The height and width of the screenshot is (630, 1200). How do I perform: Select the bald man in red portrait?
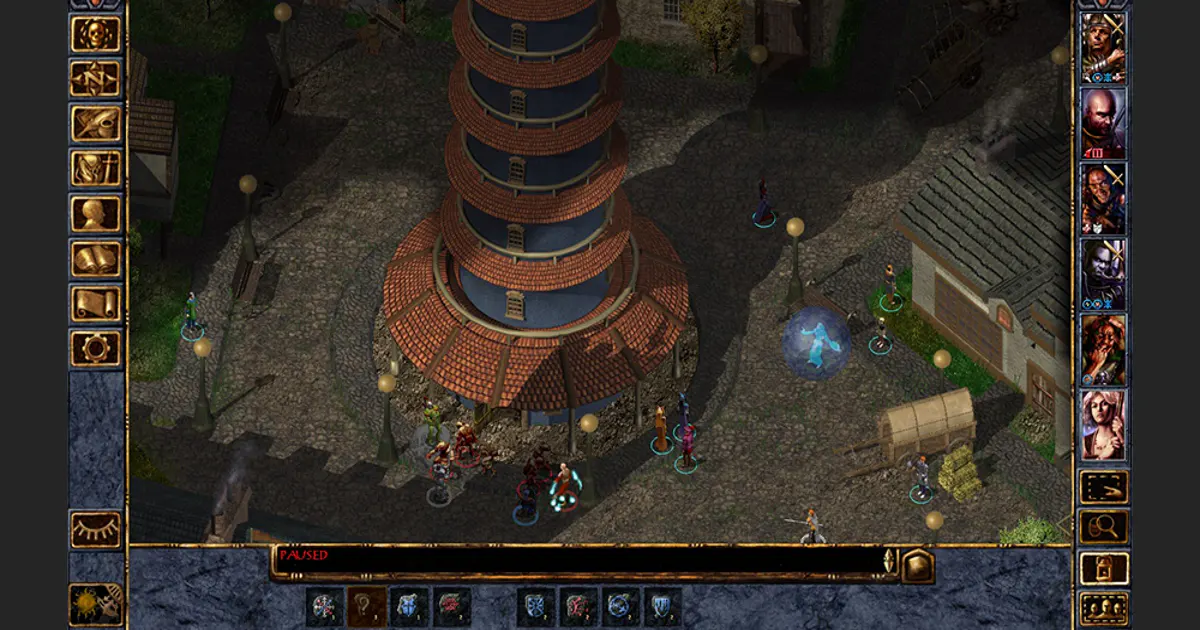[x=1103, y=123]
